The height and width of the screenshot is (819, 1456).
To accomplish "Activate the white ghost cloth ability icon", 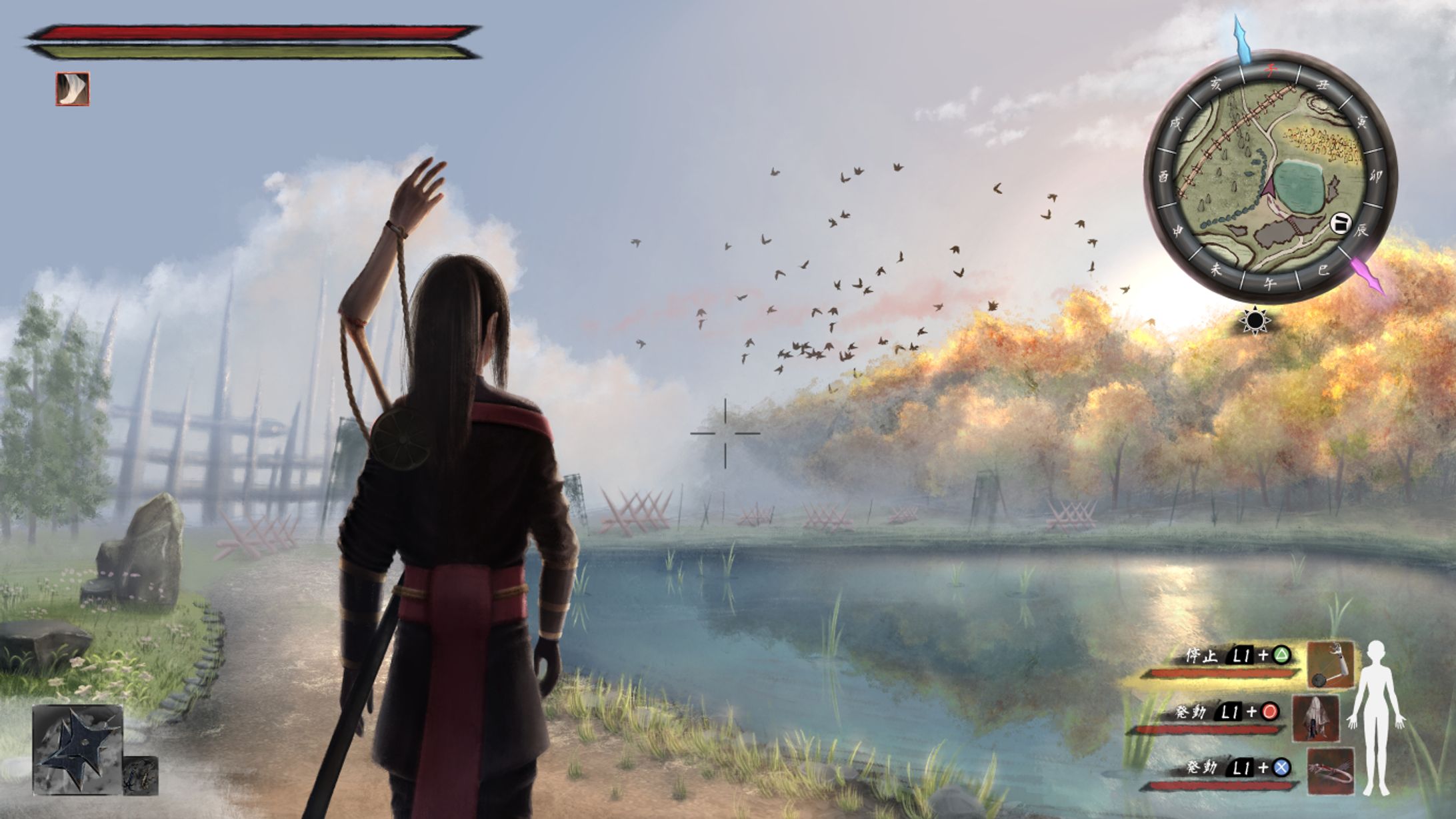I will click(1315, 718).
